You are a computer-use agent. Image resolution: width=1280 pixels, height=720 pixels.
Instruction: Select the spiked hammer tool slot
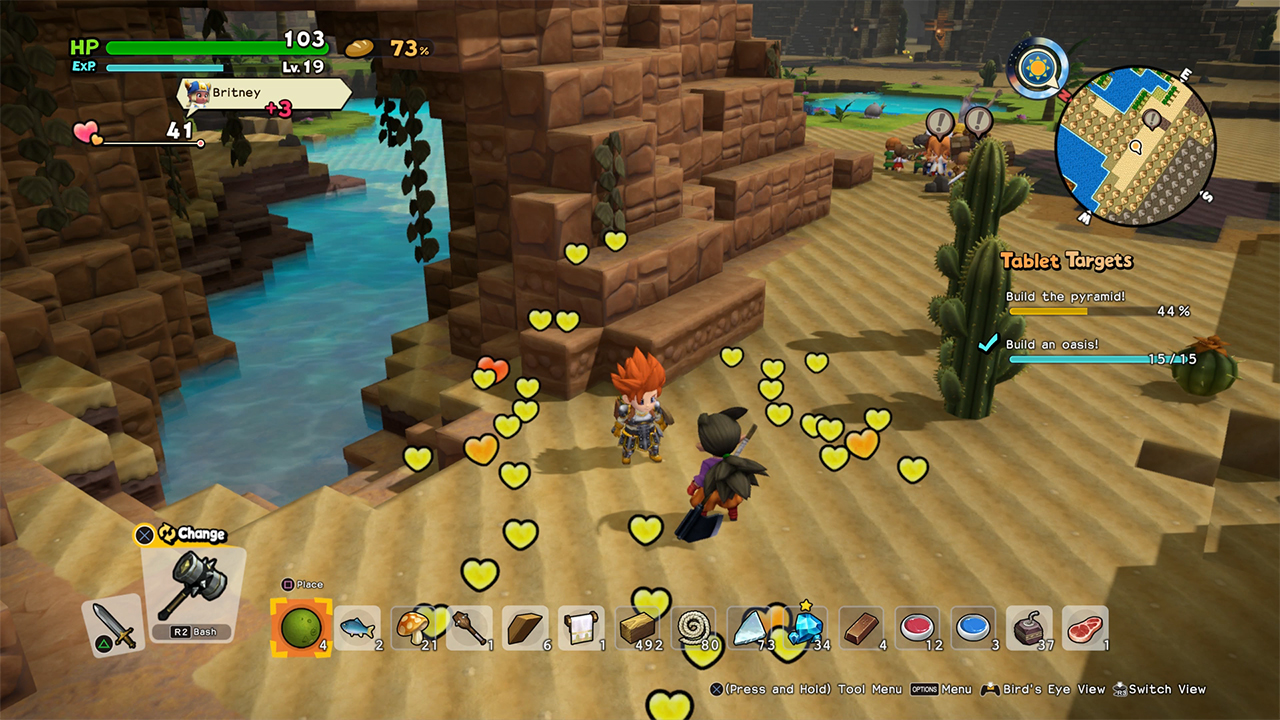(x=190, y=591)
